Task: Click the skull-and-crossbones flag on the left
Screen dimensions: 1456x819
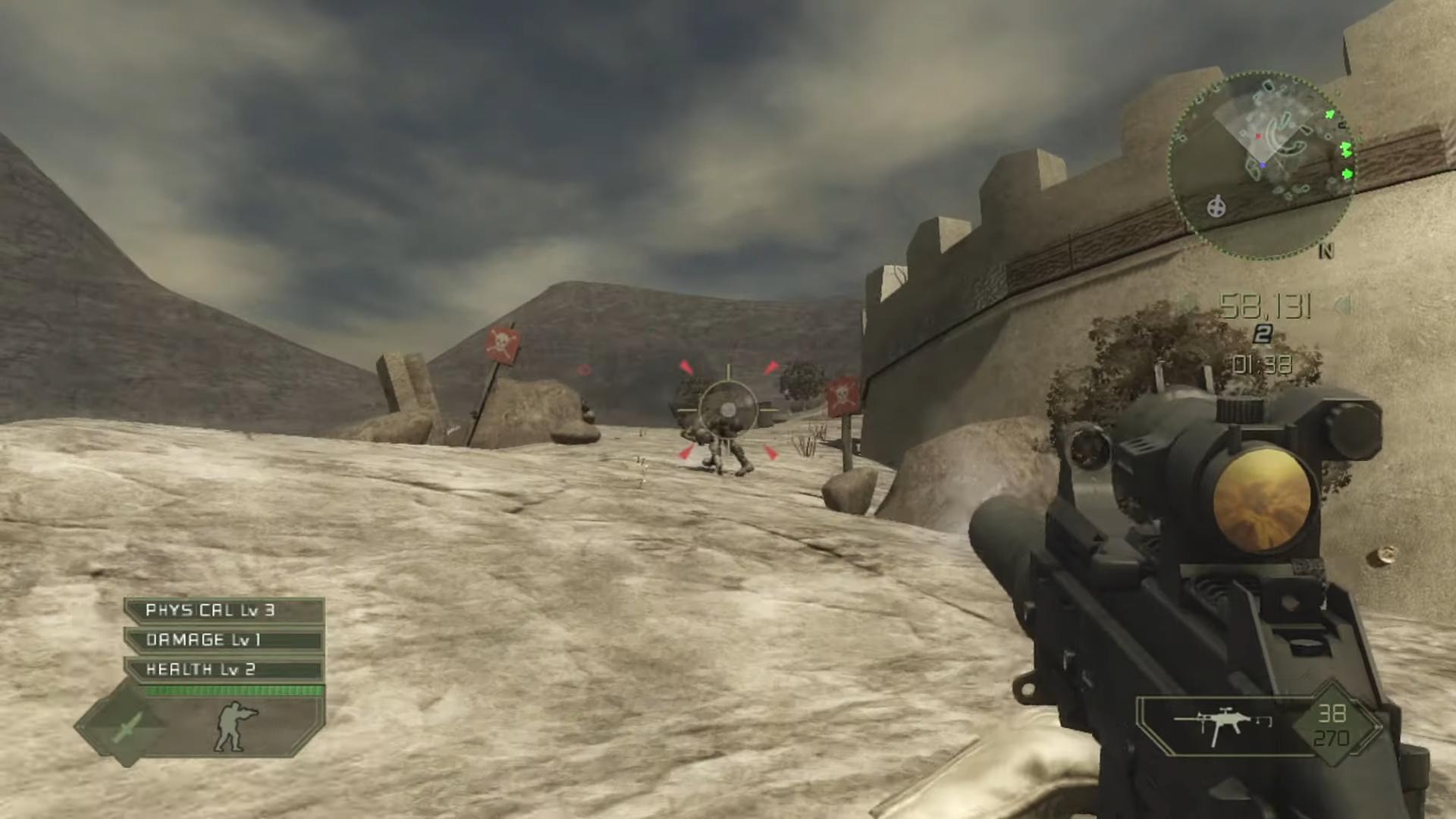Action: (500, 347)
